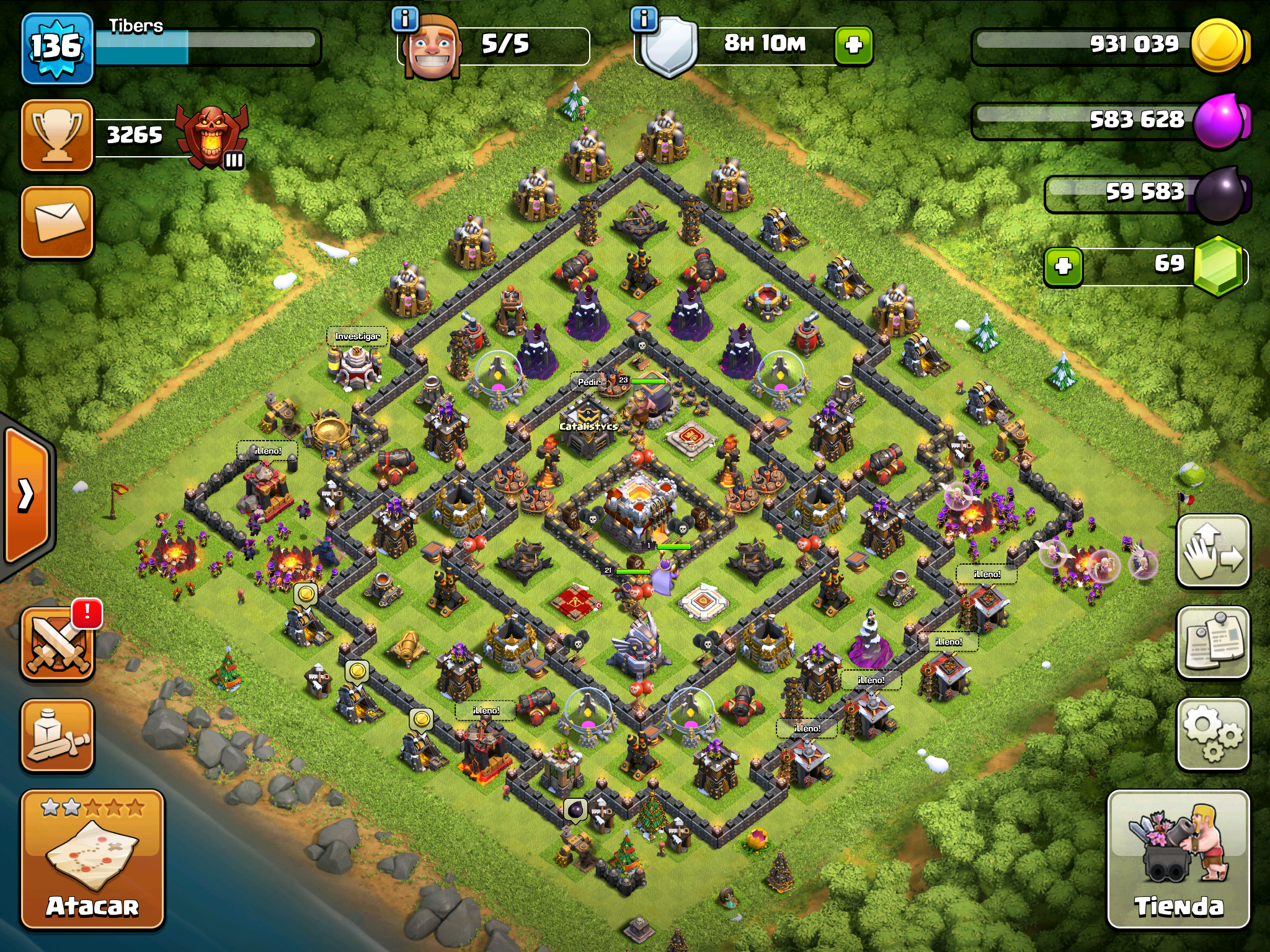The width and height of the screenshot is (1270, 952).
Task: Show shield info via the i icon
Action: click(x=644, y=19)
